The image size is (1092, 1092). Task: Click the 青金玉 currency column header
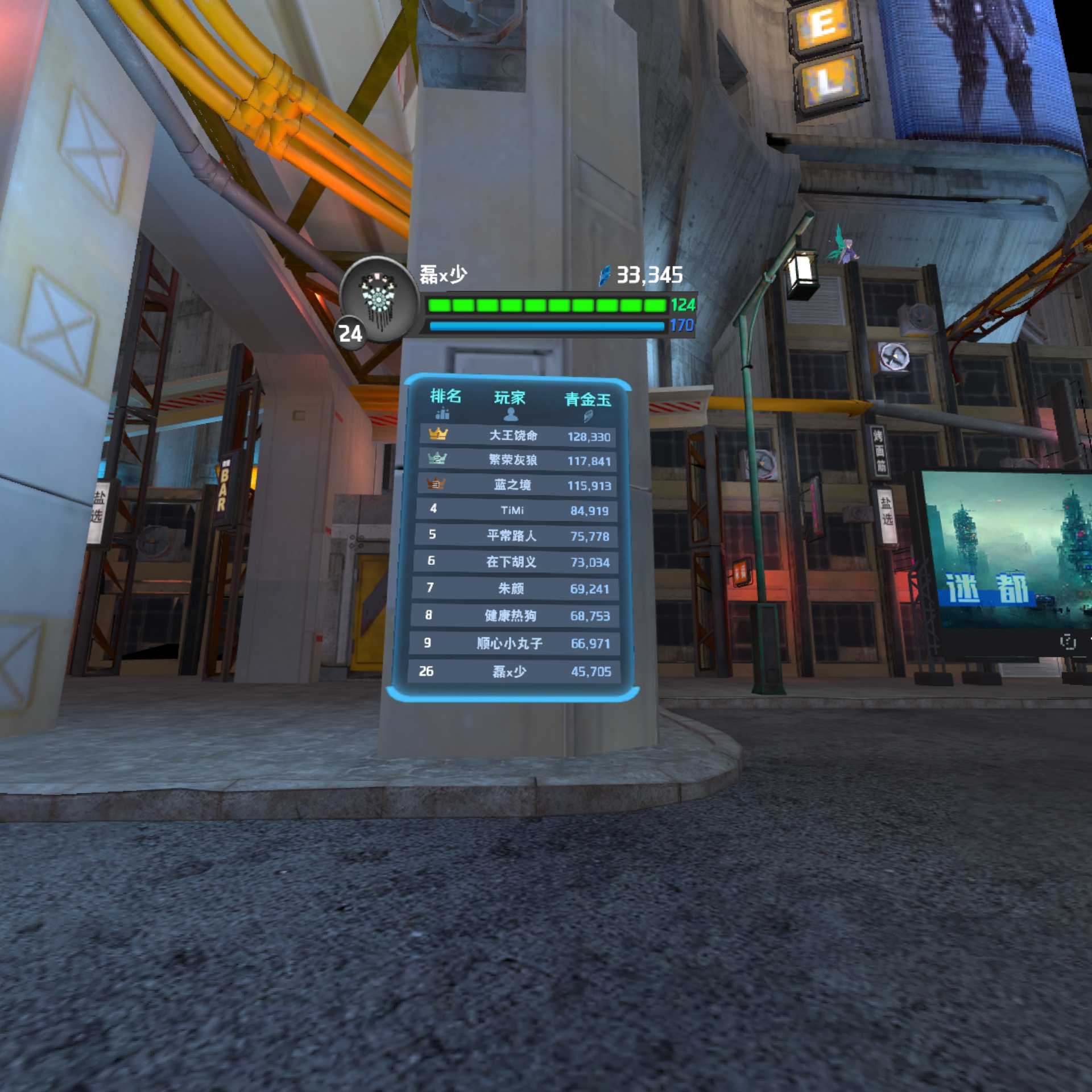pyautogui.click(x=588, y=406)
